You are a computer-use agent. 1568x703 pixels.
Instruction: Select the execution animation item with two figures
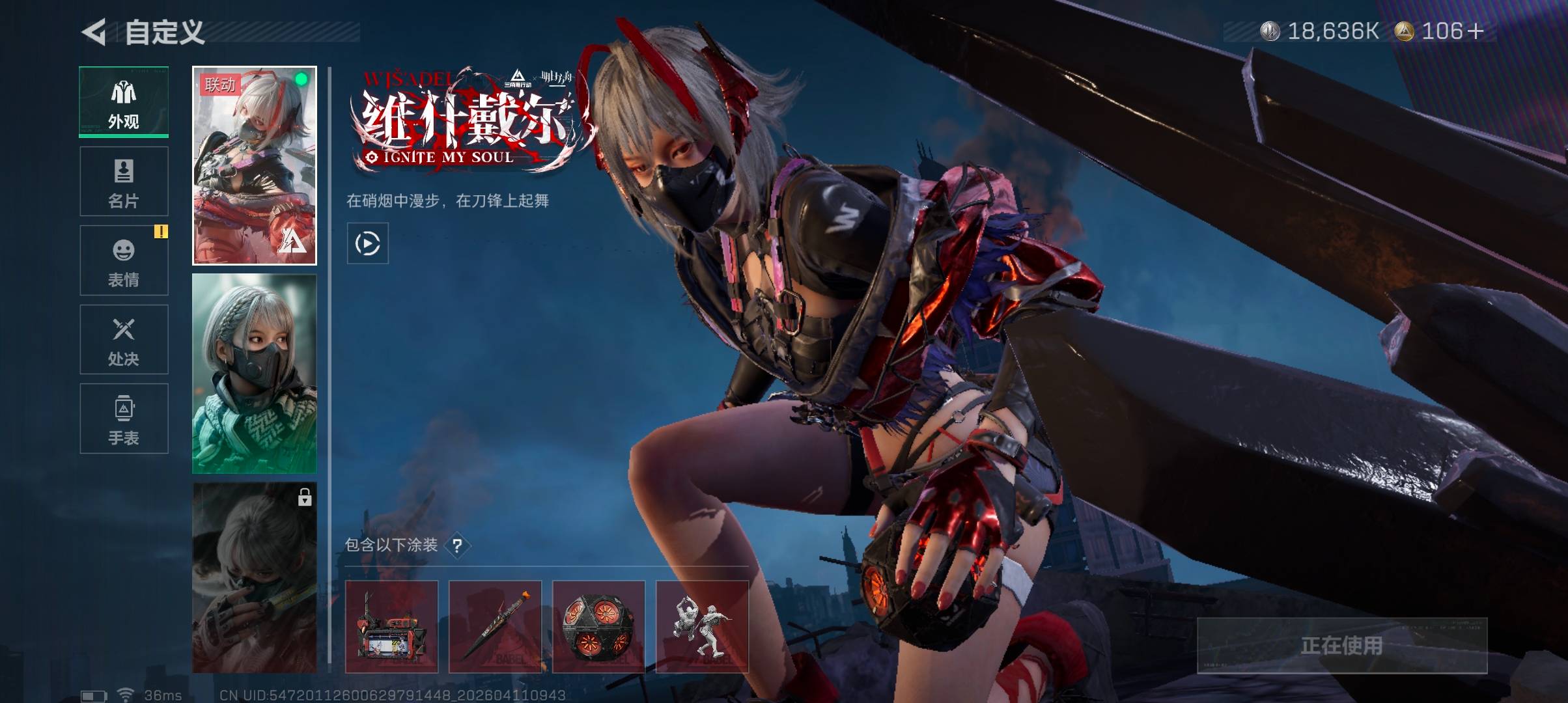702,627
